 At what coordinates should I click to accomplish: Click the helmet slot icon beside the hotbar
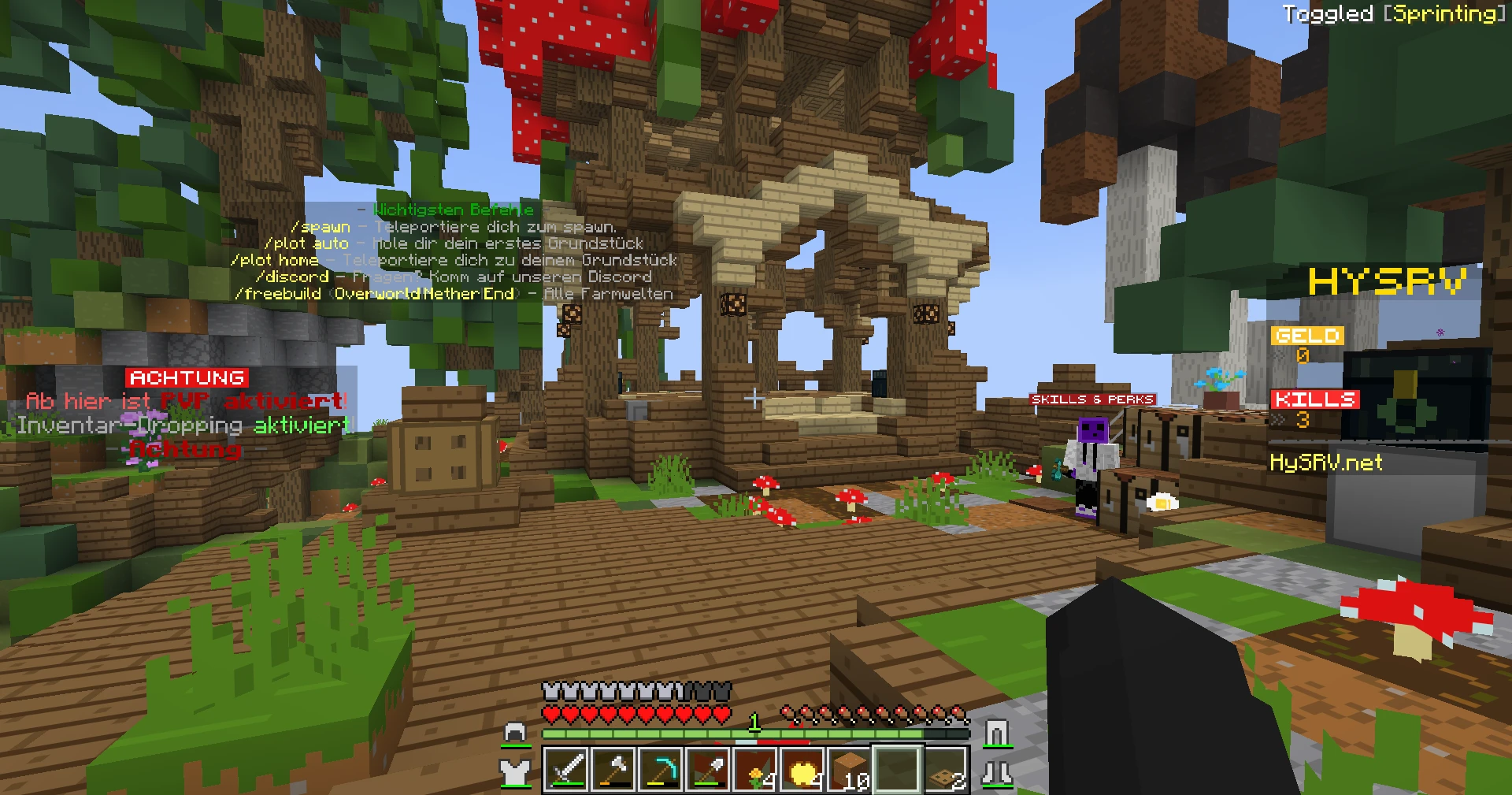(x=516, y=732)
